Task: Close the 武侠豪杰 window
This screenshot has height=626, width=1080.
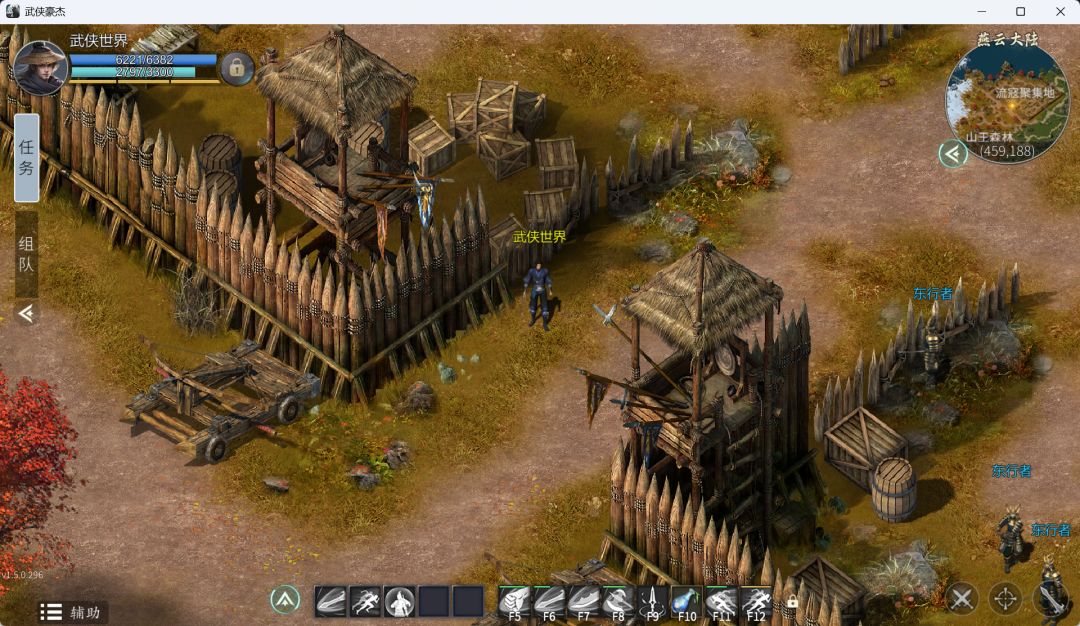Action: coord(1060,12)
